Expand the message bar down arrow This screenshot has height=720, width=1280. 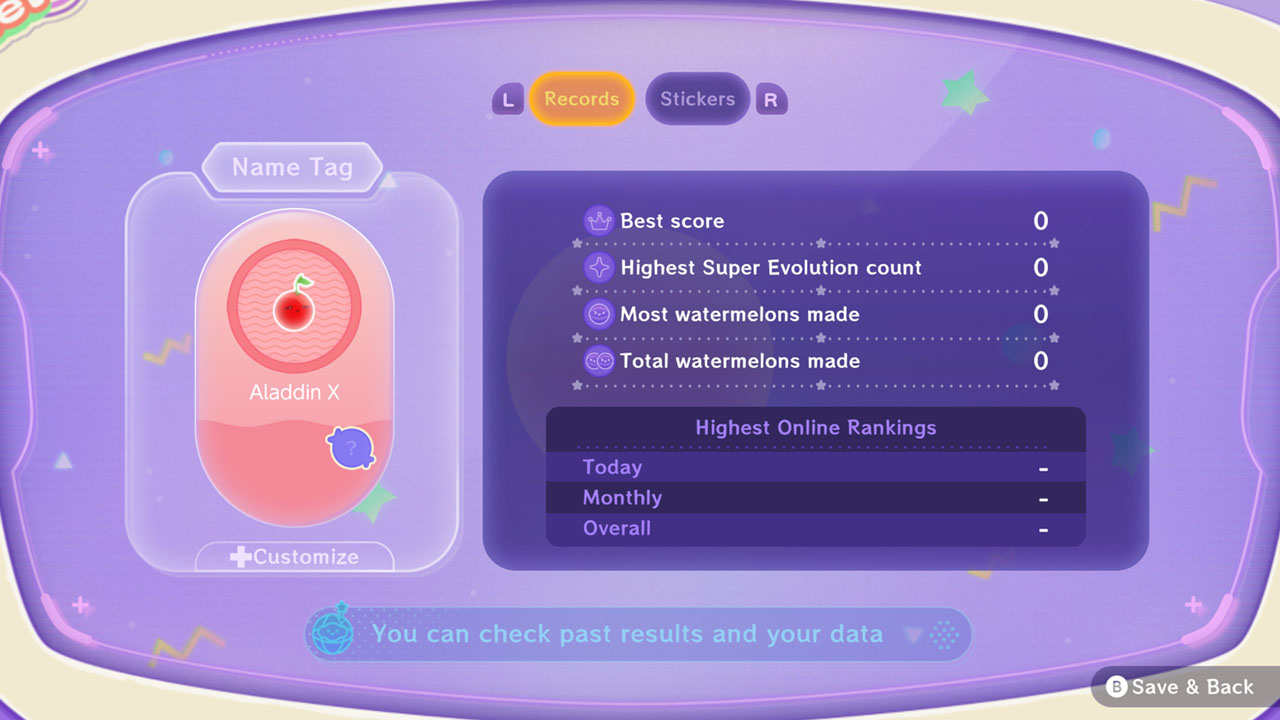tap(911, 634)
